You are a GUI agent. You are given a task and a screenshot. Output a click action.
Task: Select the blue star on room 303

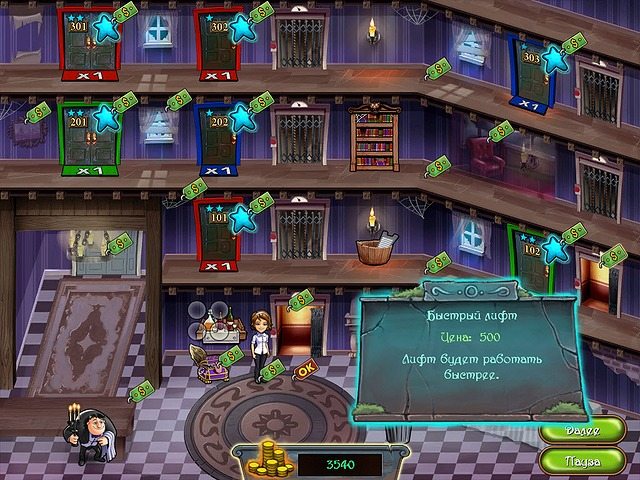tap(555, 58)
